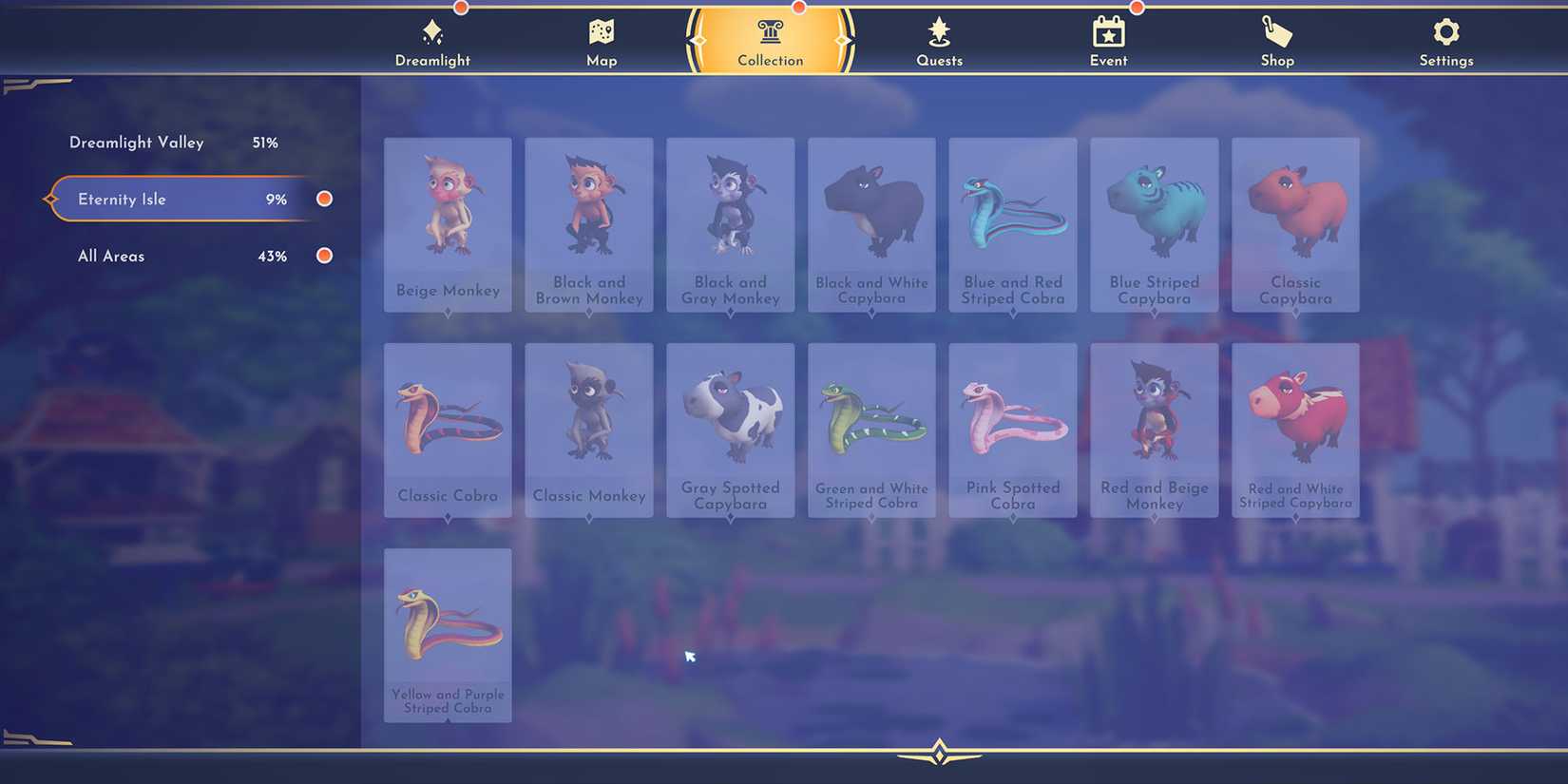The width and height of the screenshot is (1568, 784).
Task: Click the red dot above Dreamlight tab
Action: tap(461, 8)
